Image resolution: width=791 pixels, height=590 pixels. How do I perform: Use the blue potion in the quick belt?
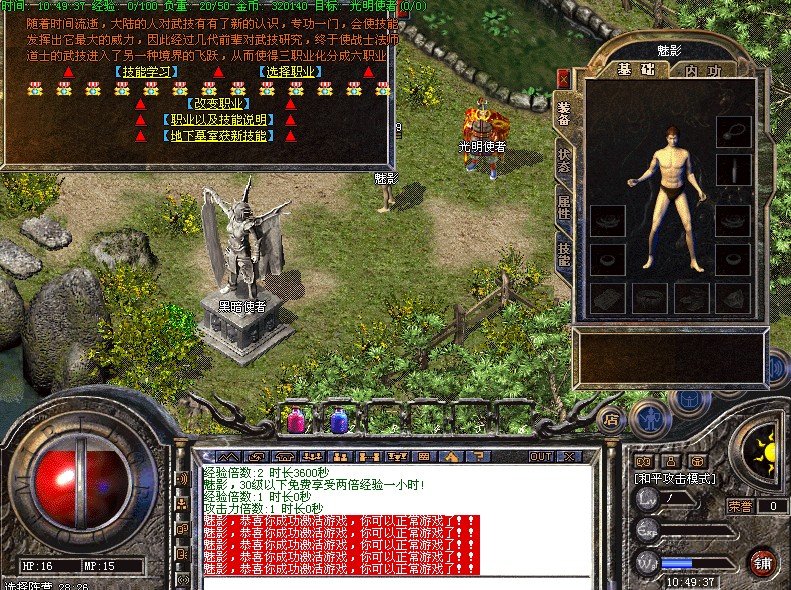(x=339, y=420)
